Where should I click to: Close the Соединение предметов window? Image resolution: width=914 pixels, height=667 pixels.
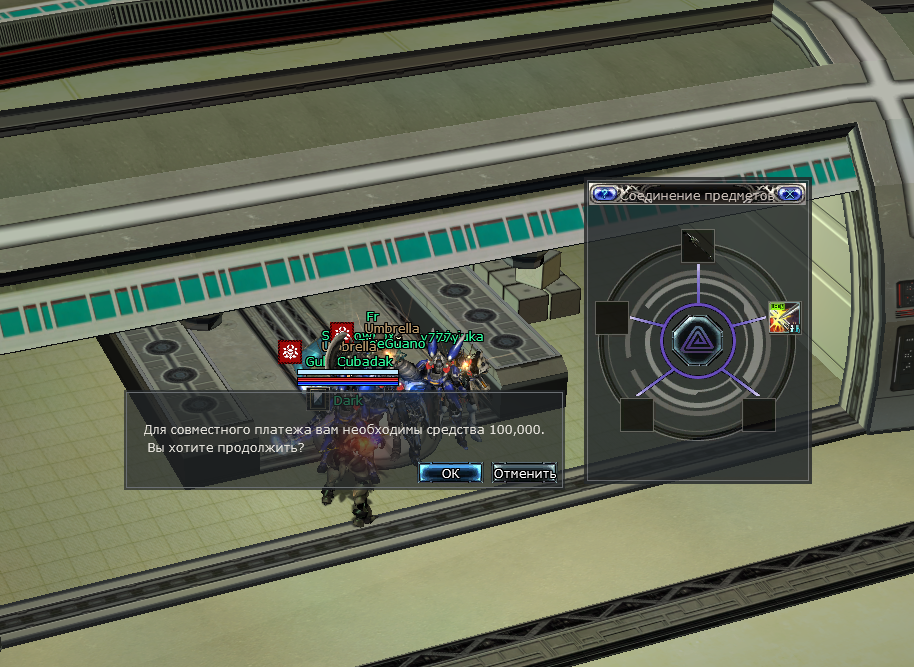pyautogui.click(x=790, y=194)
